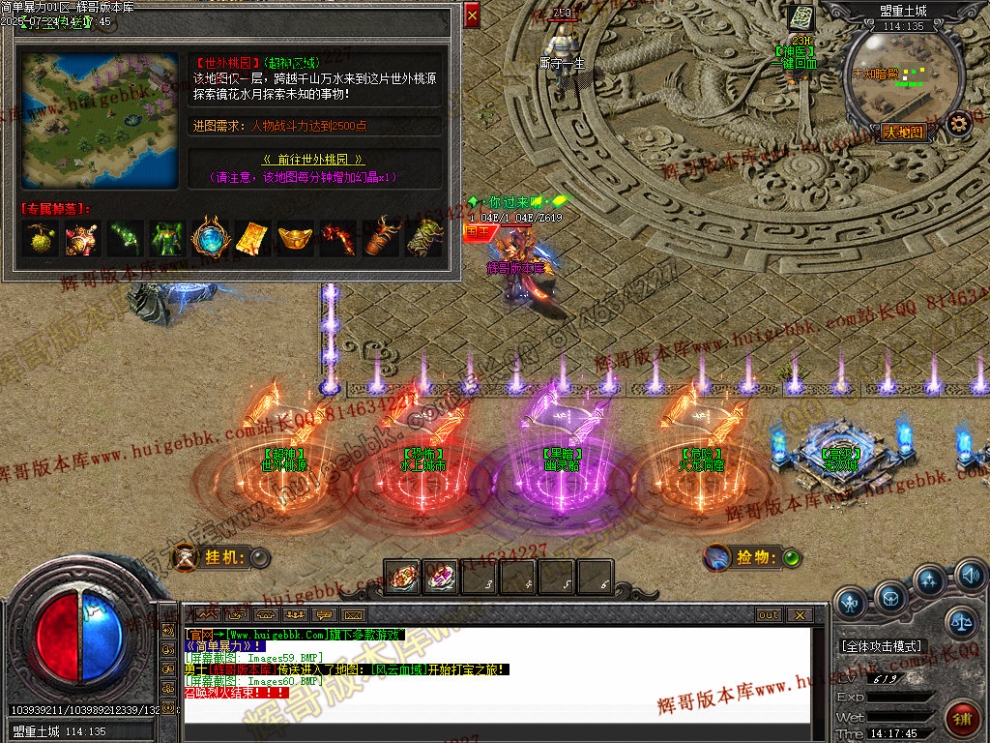
Task: Use the 神医 one-key heal book icon
Action: (800, 18)
